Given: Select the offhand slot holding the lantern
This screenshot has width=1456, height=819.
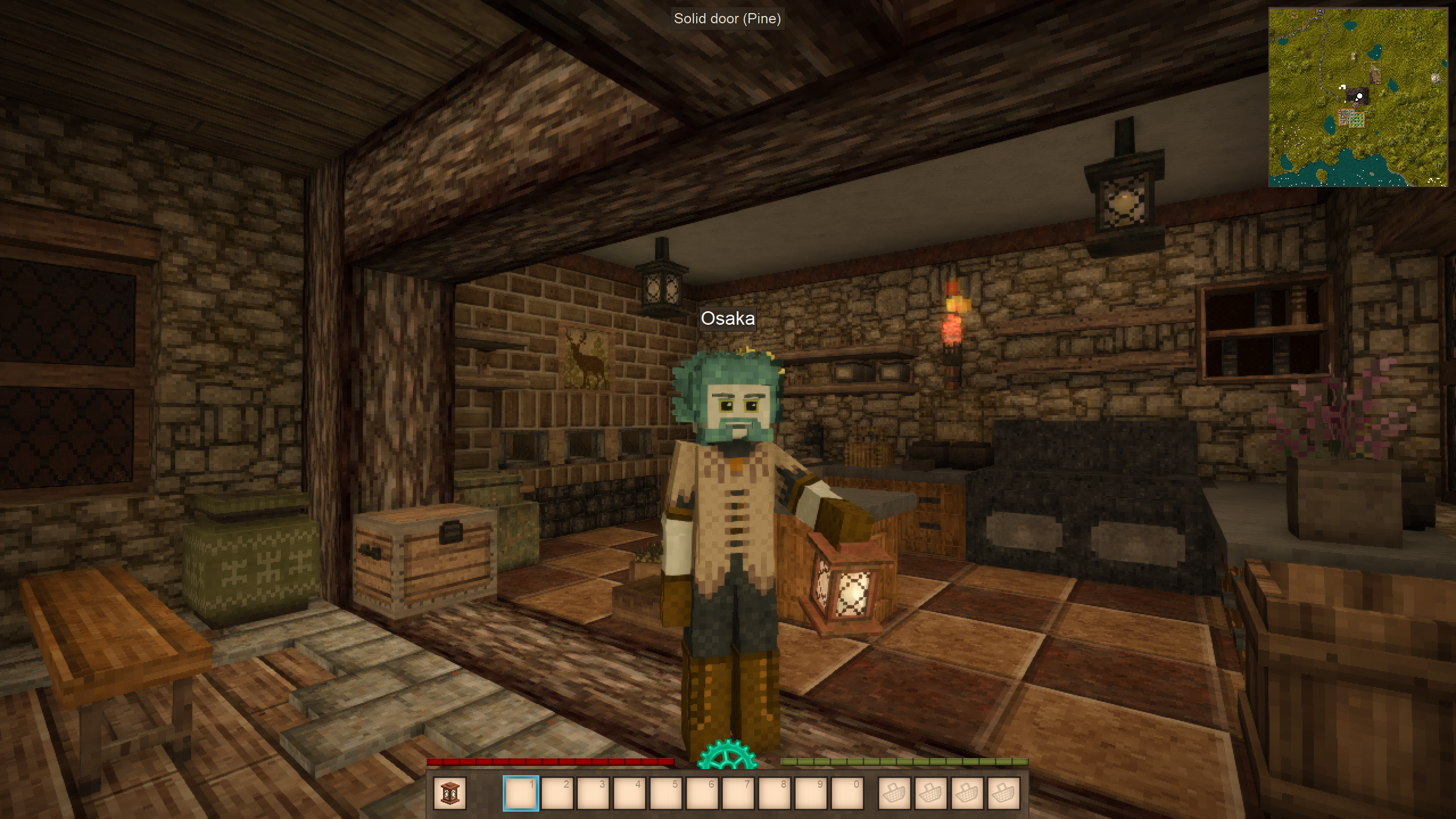Looking at the screenshot, I should click(449, 793).
